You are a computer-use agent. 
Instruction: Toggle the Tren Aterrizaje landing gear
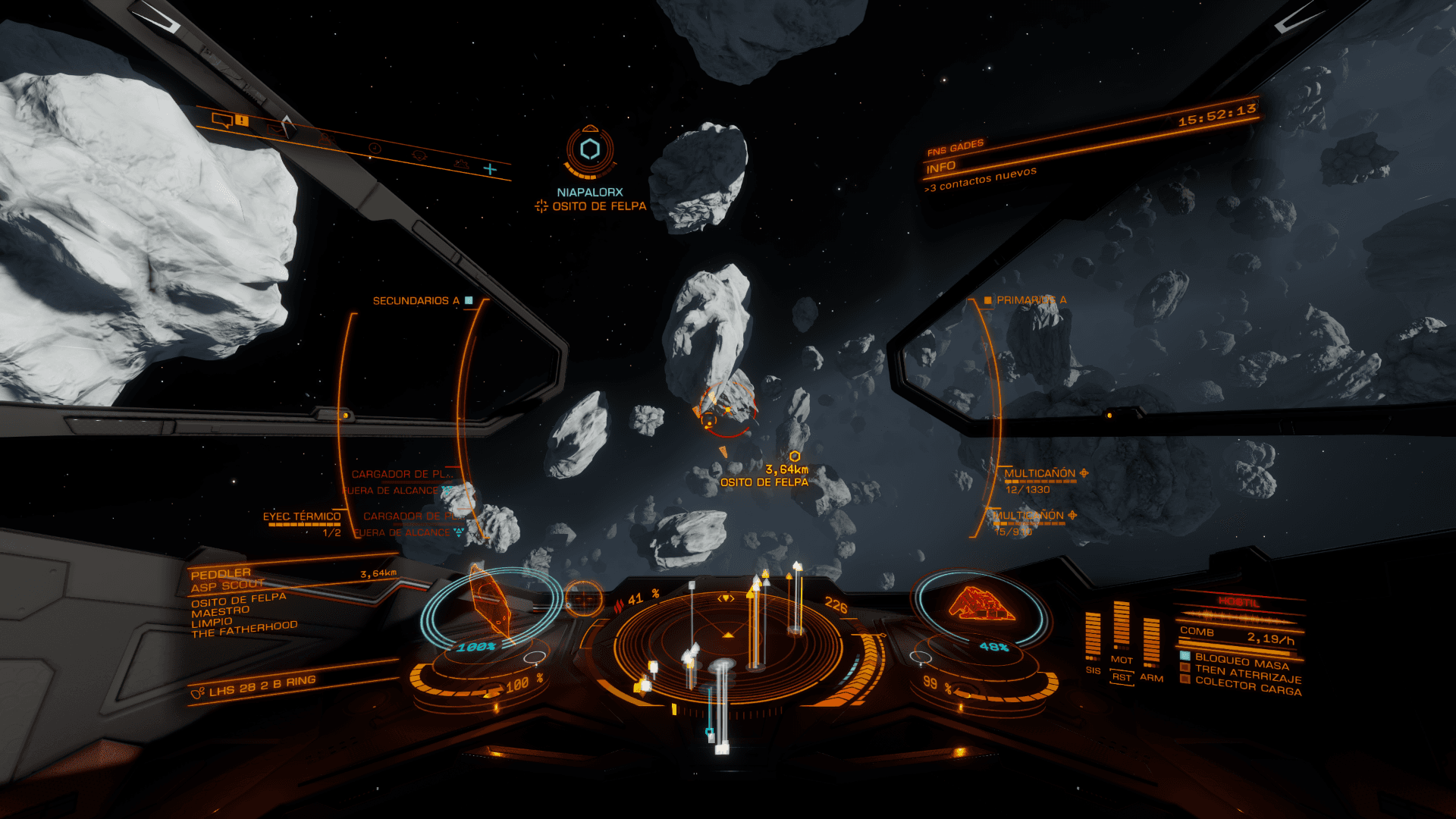[1247, 673]
